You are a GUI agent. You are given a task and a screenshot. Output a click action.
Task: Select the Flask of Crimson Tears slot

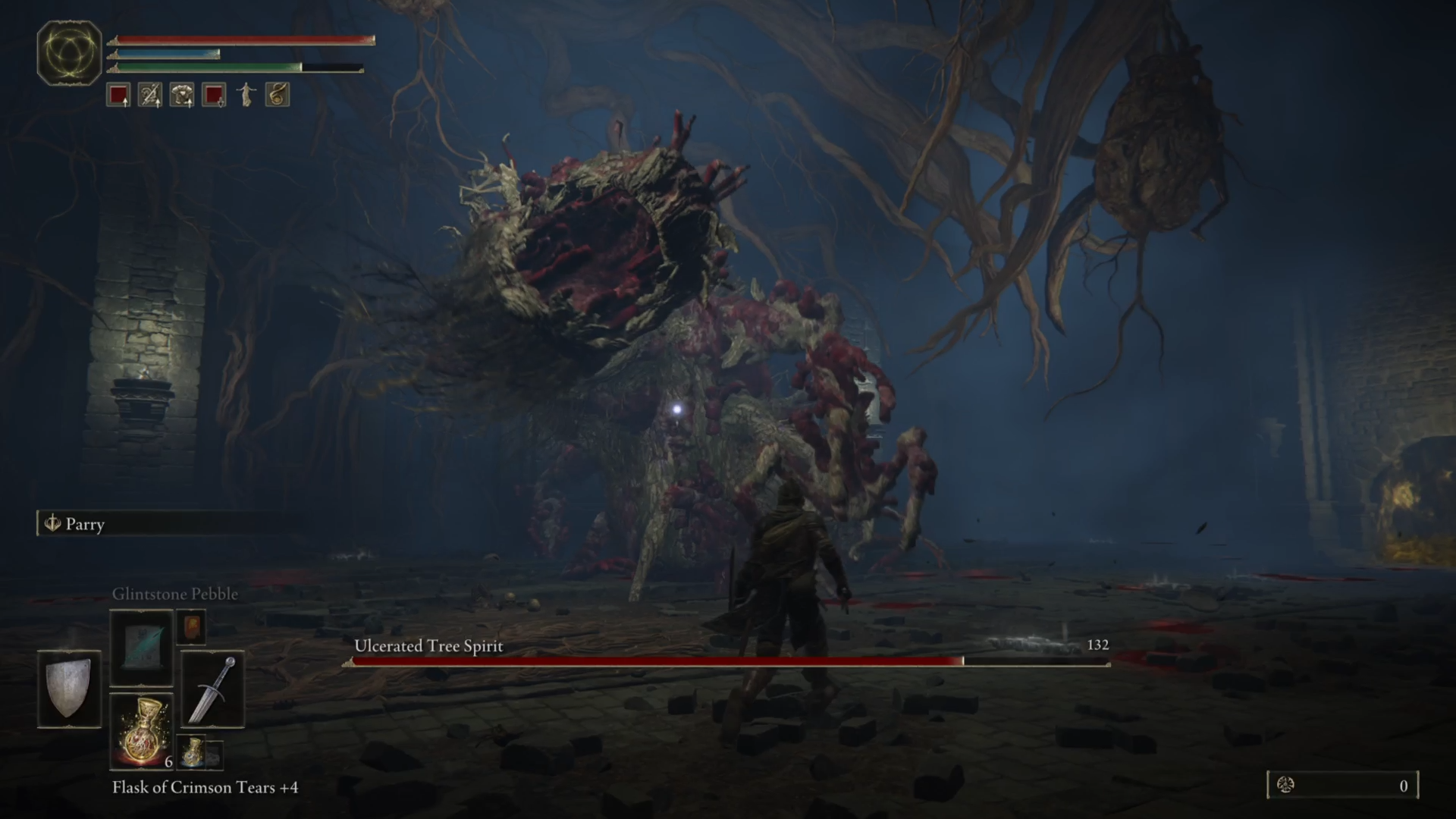tap(141, 731)
